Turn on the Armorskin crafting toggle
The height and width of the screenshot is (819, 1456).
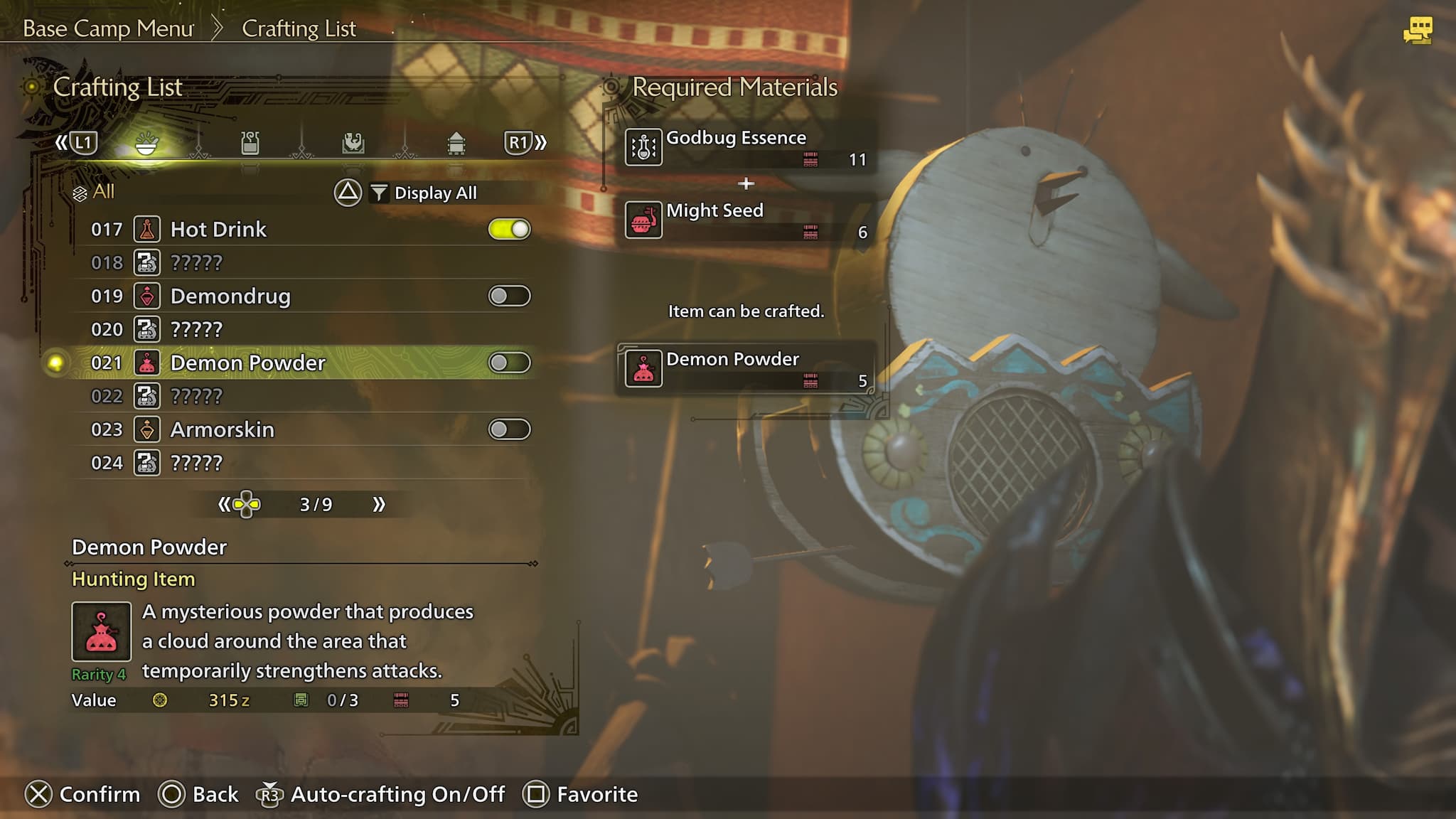pos(510,429)
